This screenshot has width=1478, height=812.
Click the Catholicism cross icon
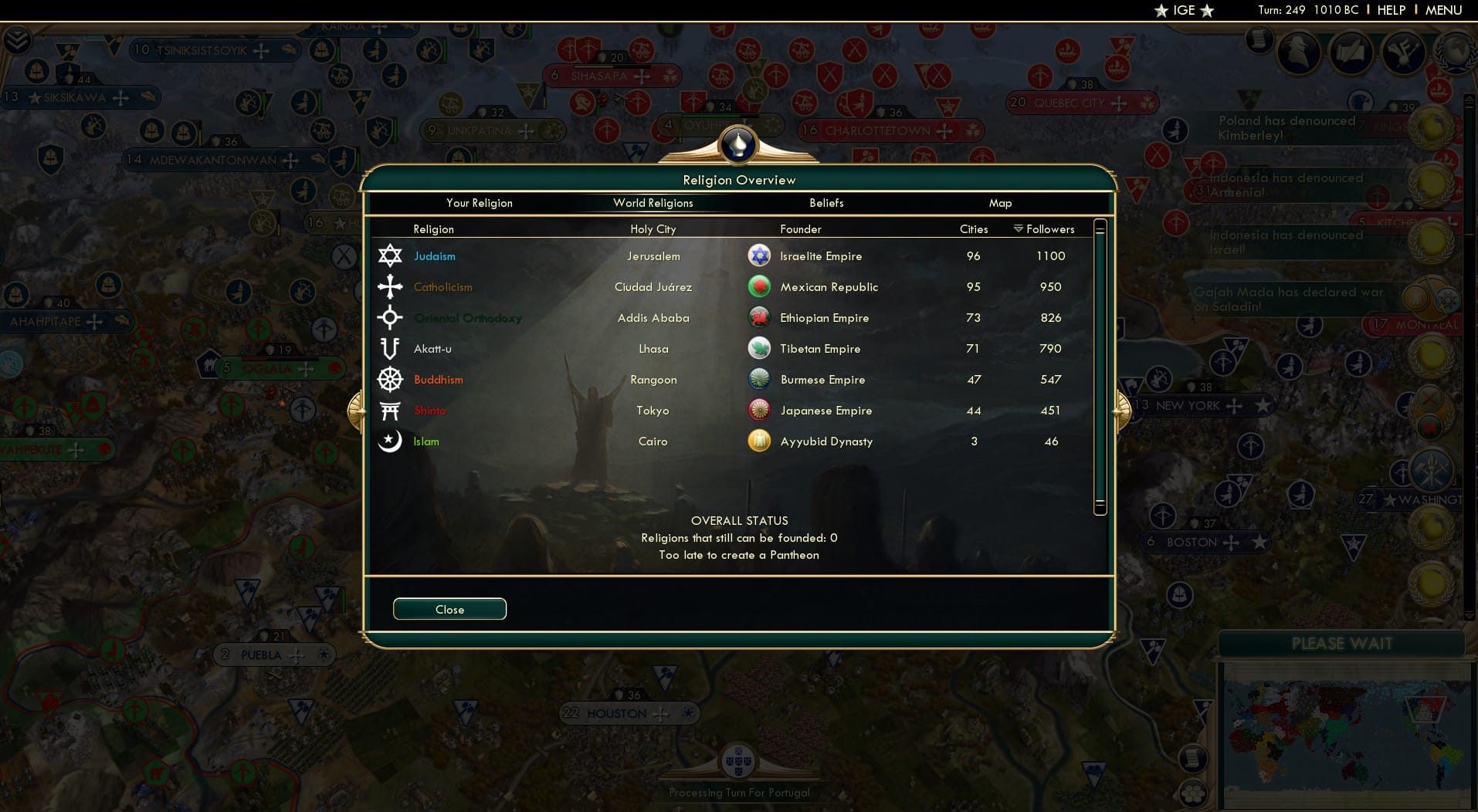[390, 286]
